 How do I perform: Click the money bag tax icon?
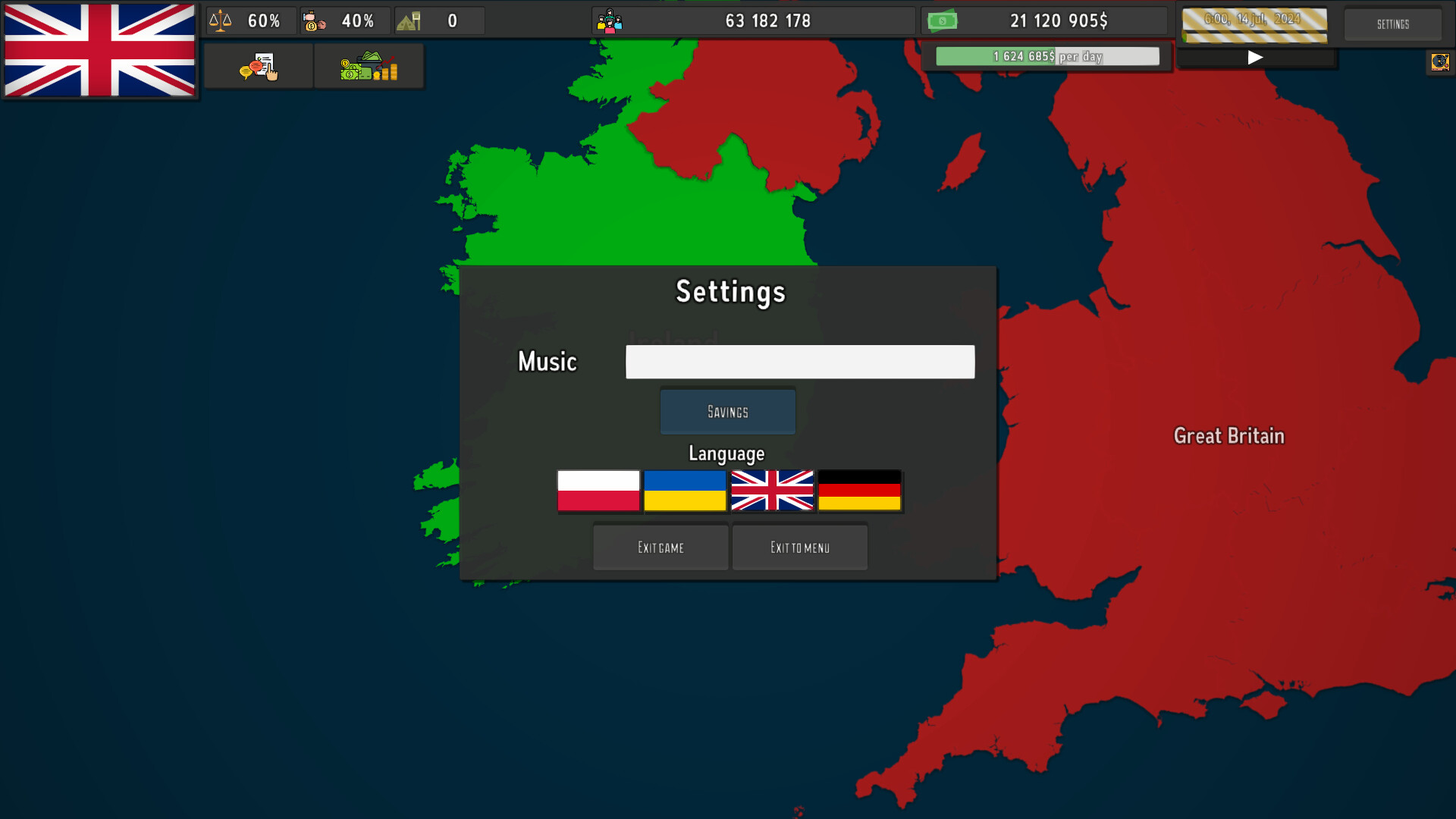pyautogui.click(x=313, y=20)
